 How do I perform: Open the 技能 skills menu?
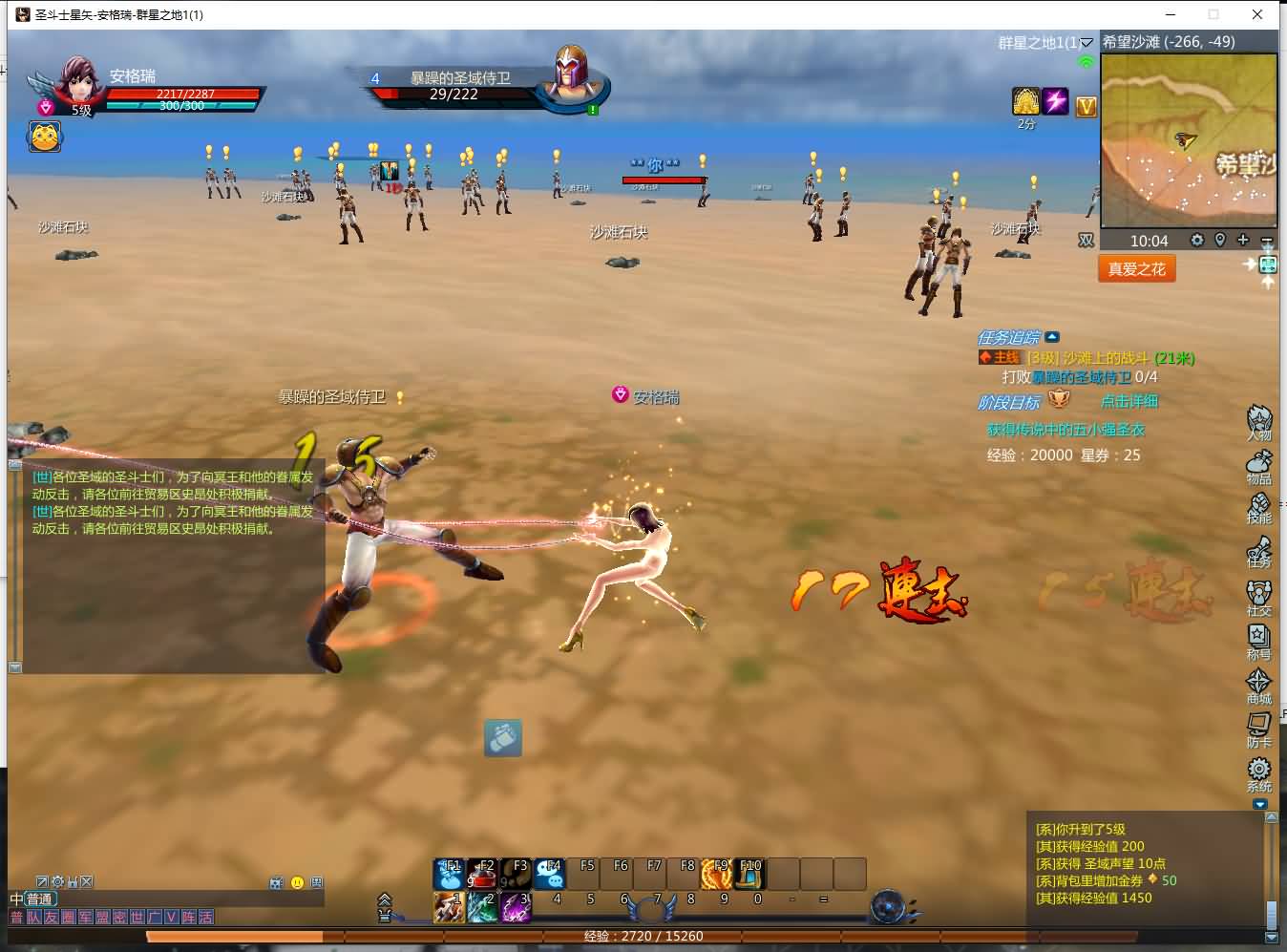pos(1258,507)
